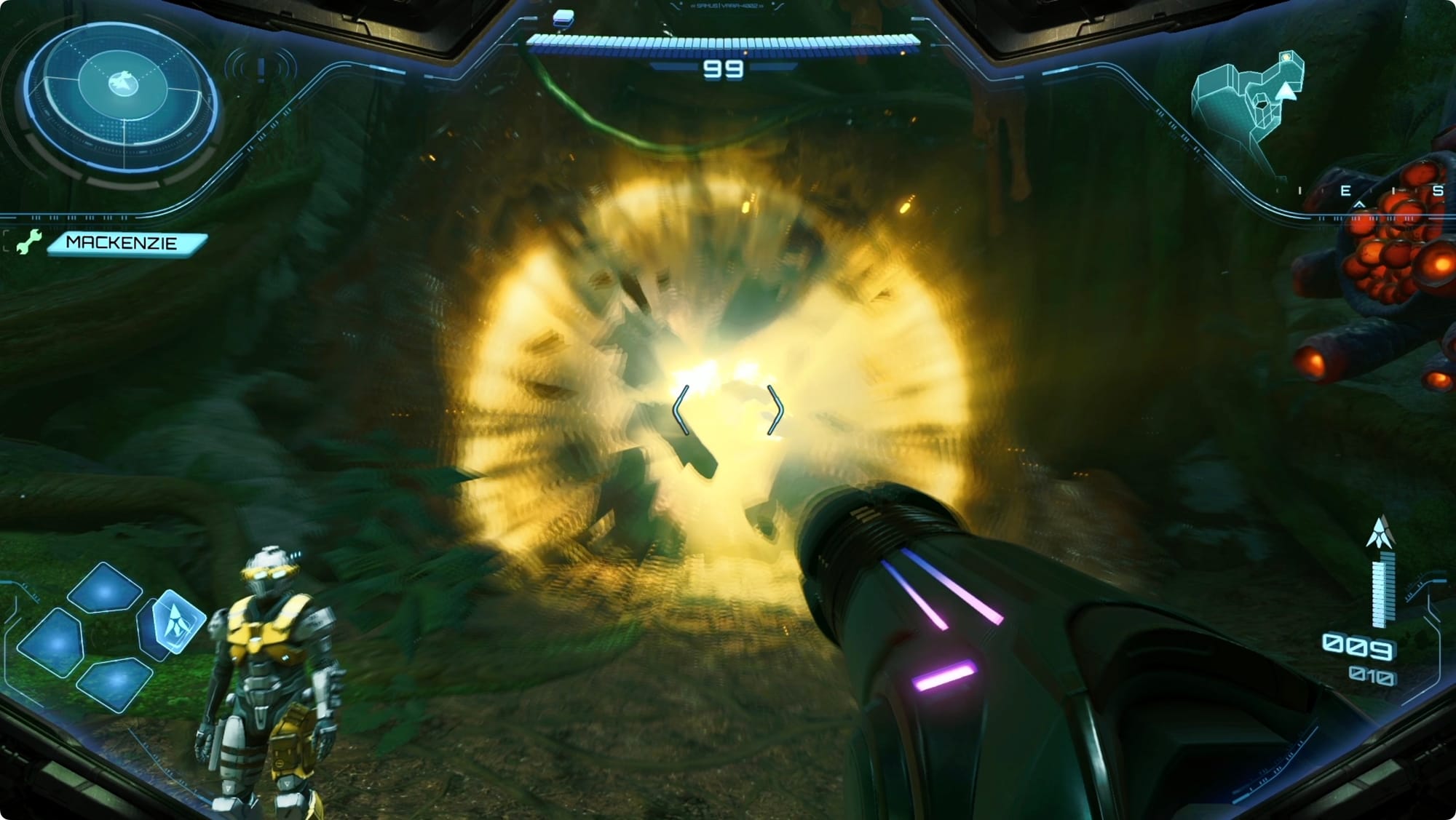The height and width of the screenshot is (820, 1456).
Task: Activate the highlighted pentagon ability slot
Action: [173, 621]
